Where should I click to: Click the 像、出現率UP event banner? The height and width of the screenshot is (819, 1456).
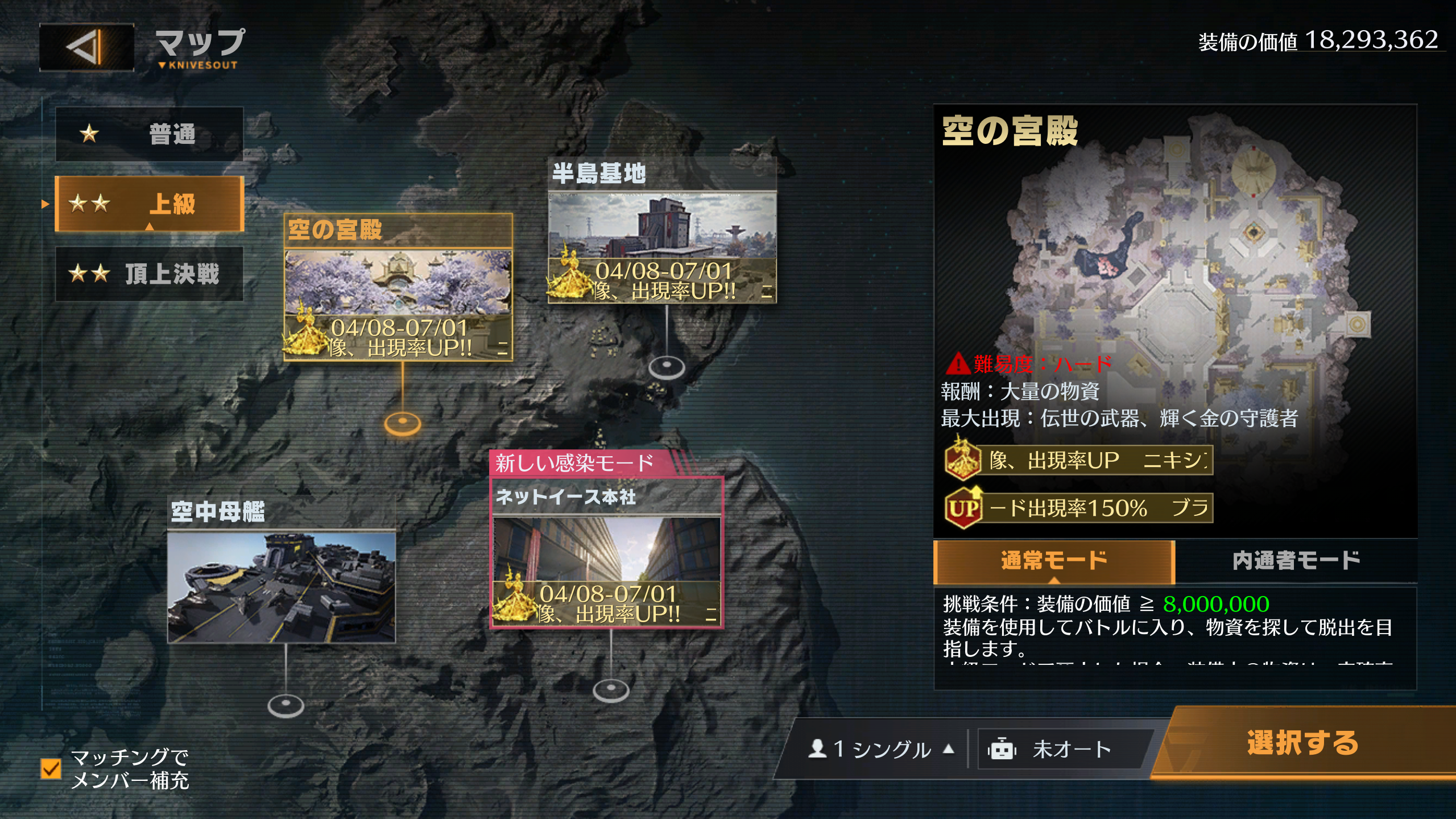[1079, 460]
